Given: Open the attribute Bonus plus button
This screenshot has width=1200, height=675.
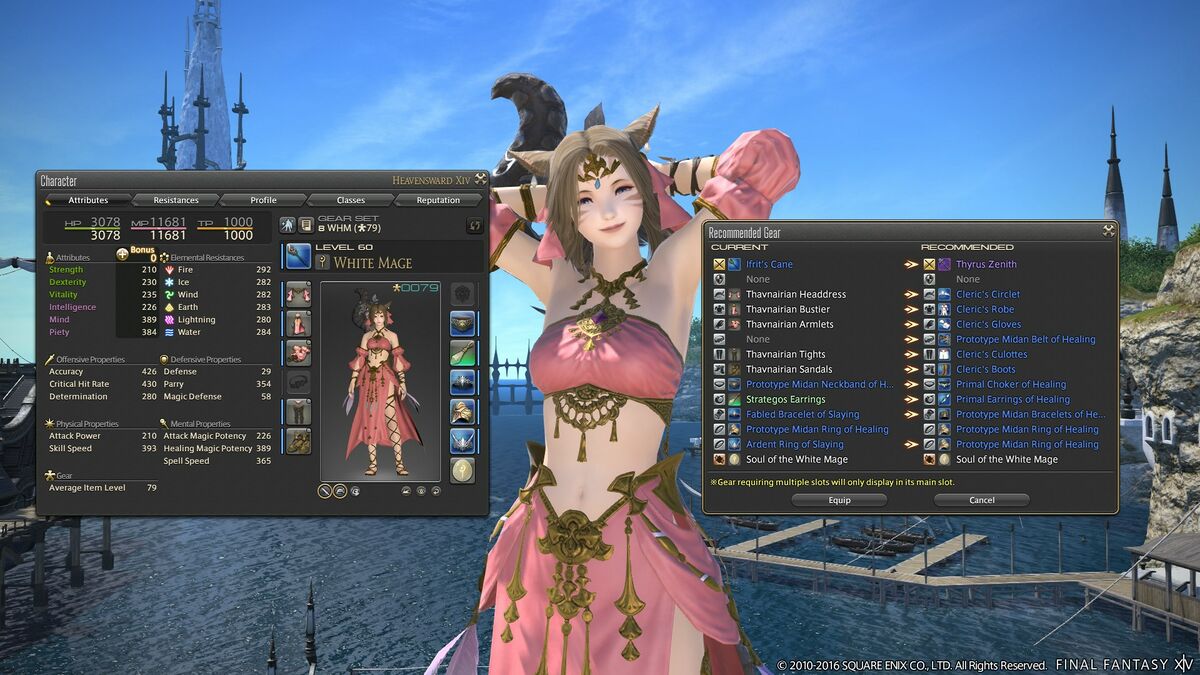Looking at the screenshot, I should click(x=123, y=255).
